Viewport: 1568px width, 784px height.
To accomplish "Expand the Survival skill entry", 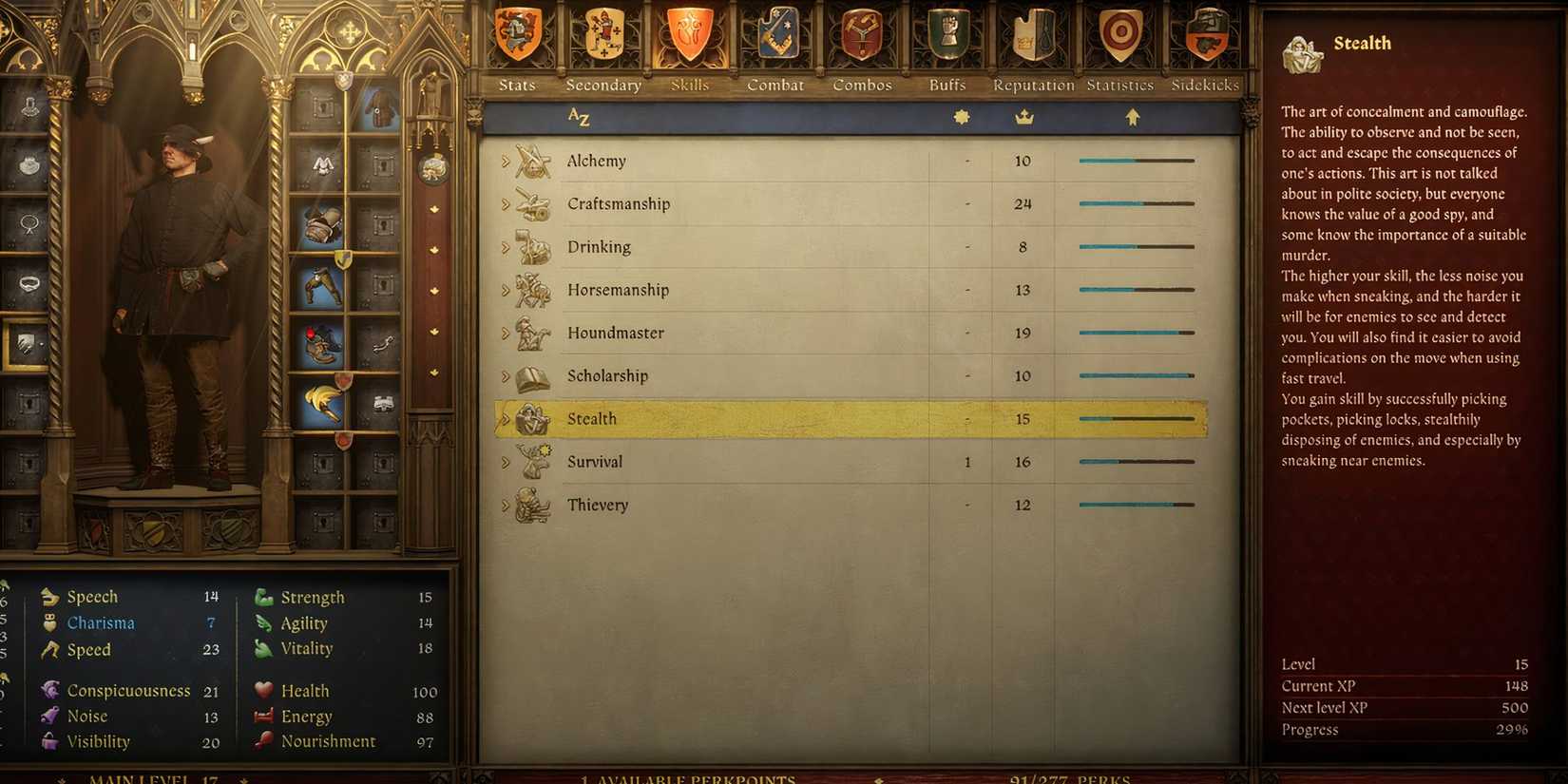I will pyautogui.click(x=505, y=461).
